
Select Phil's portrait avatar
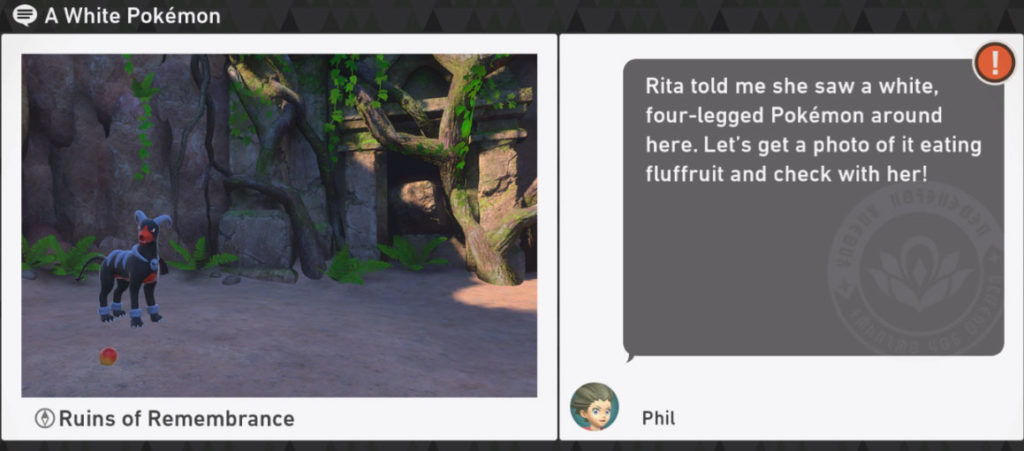[594, 407]
